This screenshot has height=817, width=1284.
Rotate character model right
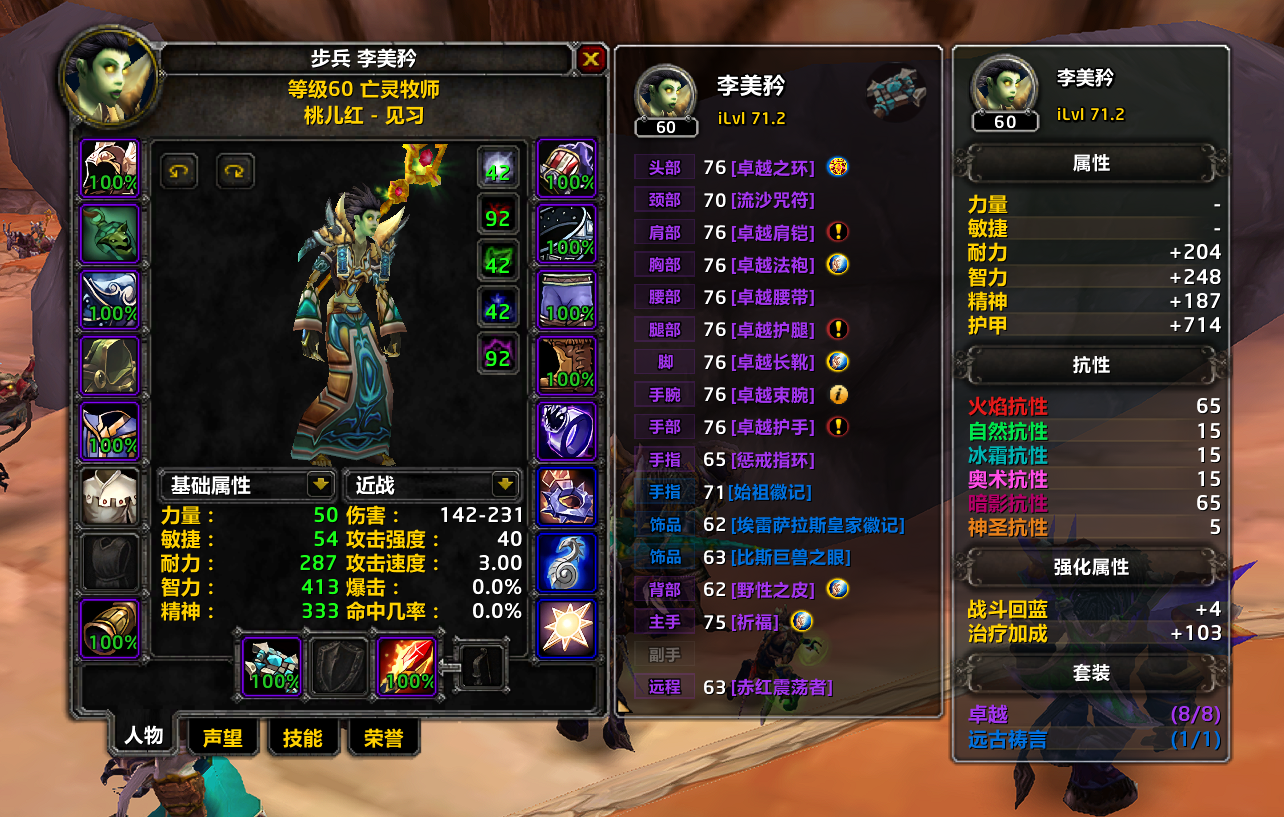click(x=236, y=171)
